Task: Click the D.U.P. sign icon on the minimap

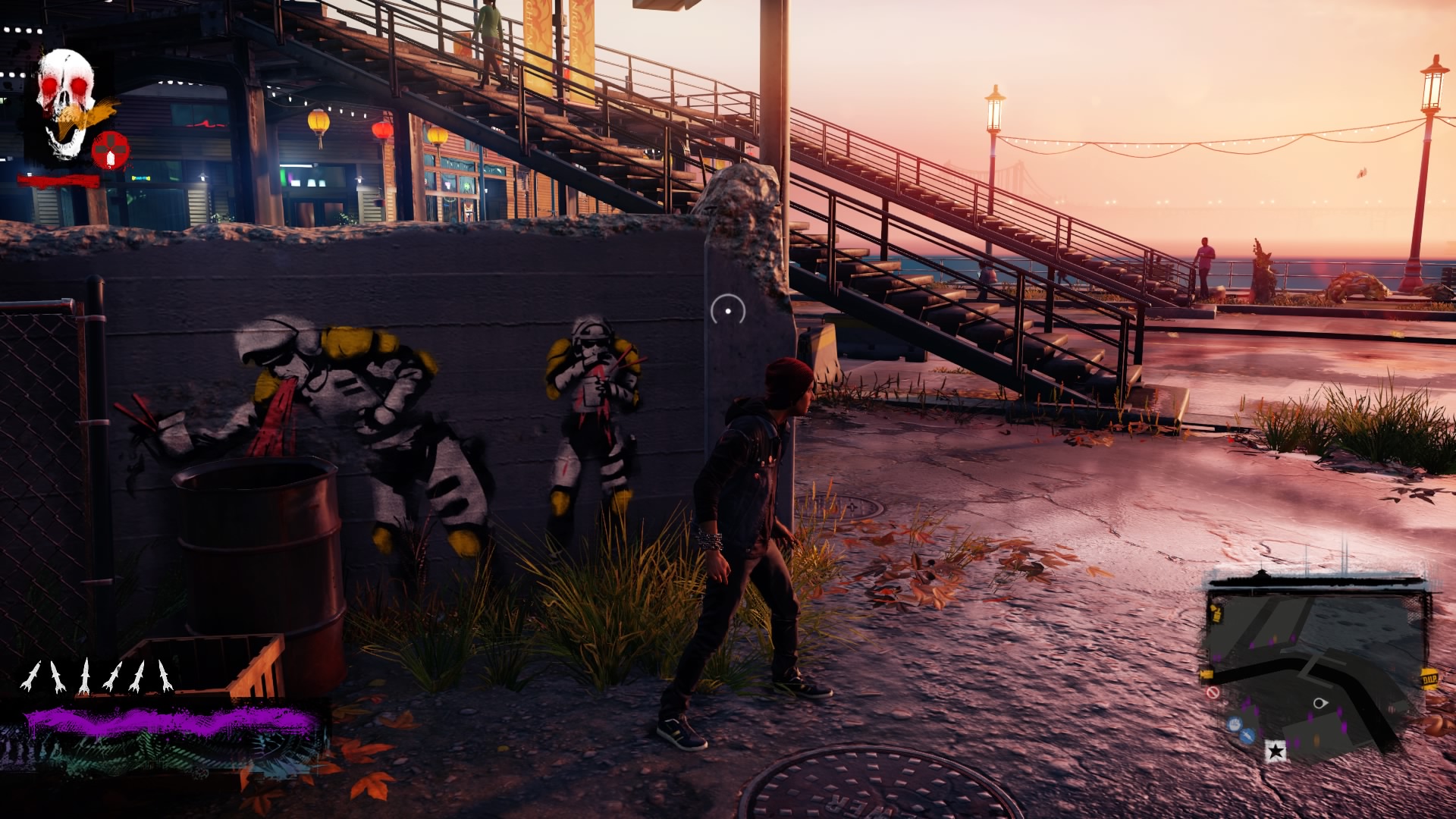Action: coord(1431,678)
